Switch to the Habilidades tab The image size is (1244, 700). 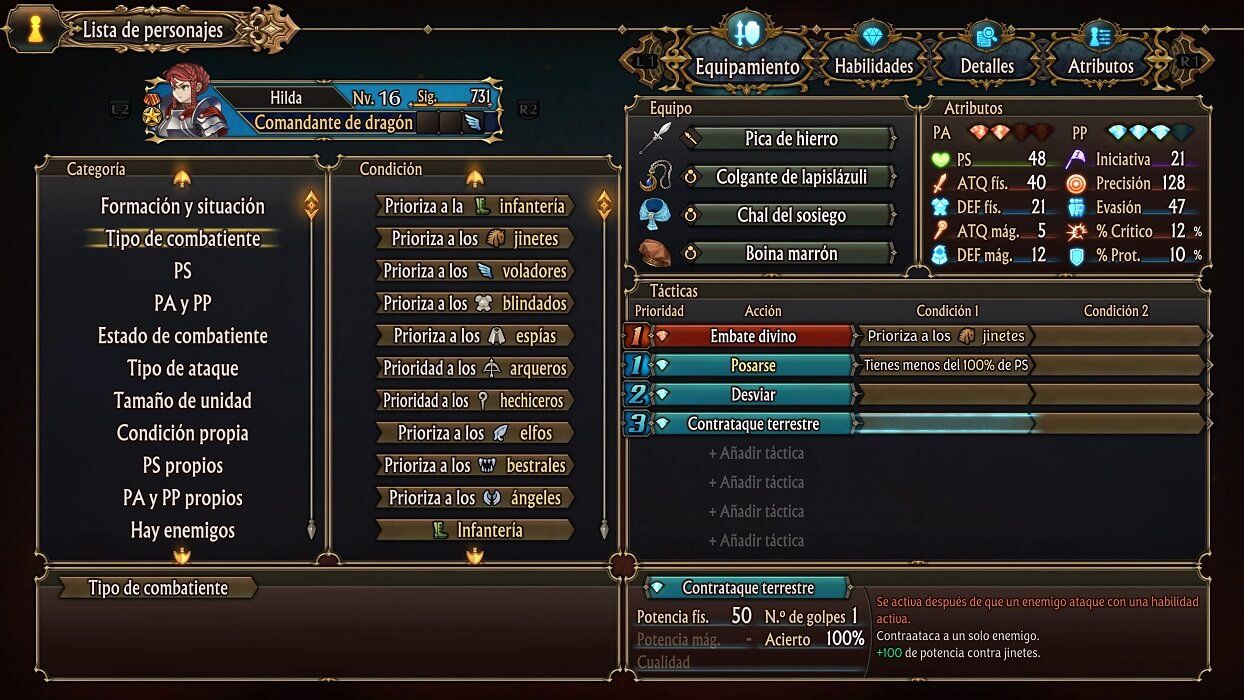coord(873,66)
